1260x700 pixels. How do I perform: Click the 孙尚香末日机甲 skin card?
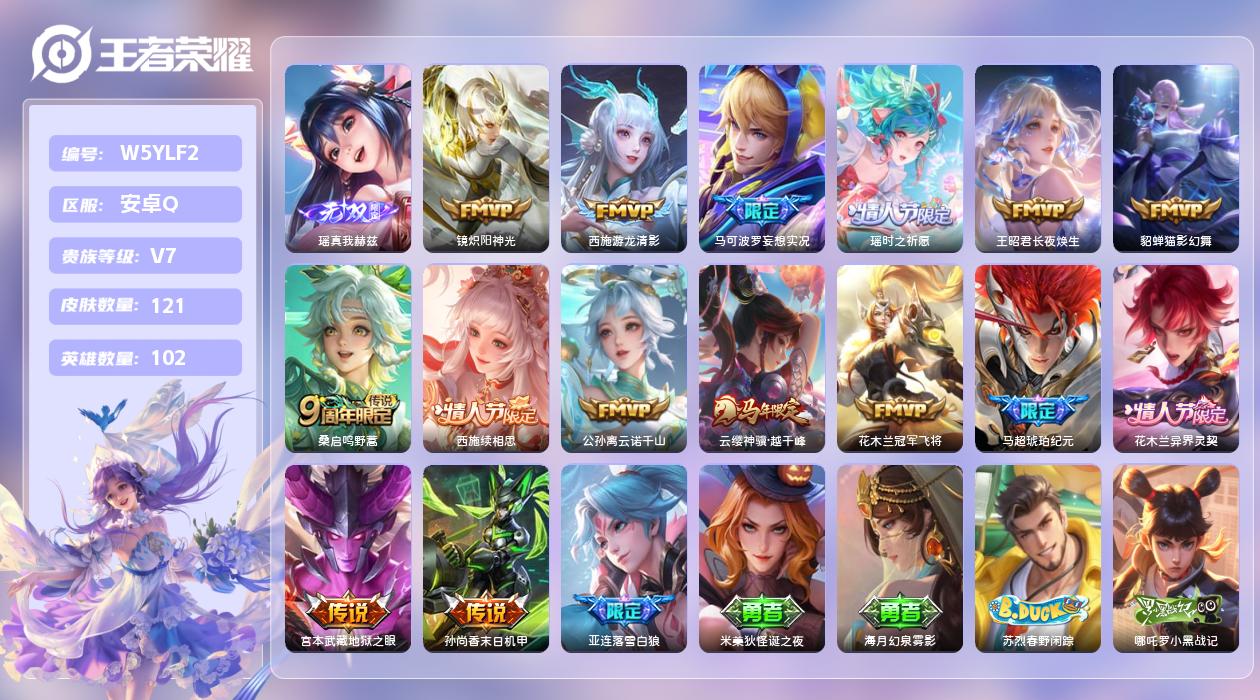pyautogui.click(x=486, y=558)
